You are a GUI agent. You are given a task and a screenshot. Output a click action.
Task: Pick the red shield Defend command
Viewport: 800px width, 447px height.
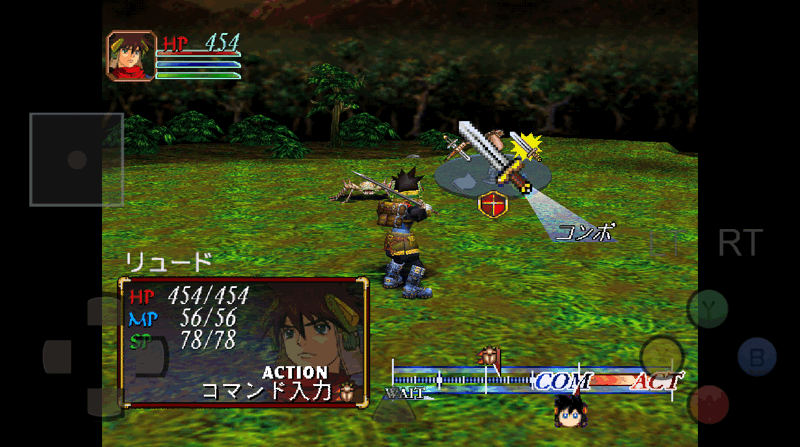click(492, 206)
